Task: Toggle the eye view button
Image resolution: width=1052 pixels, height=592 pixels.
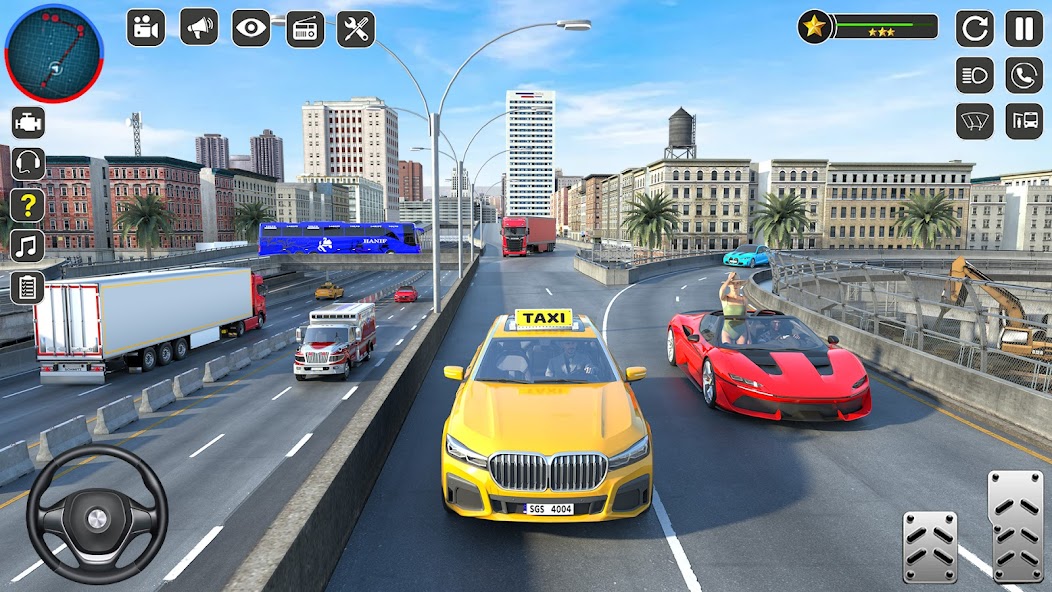Action: pyautogui.click(x=251, y=28)
